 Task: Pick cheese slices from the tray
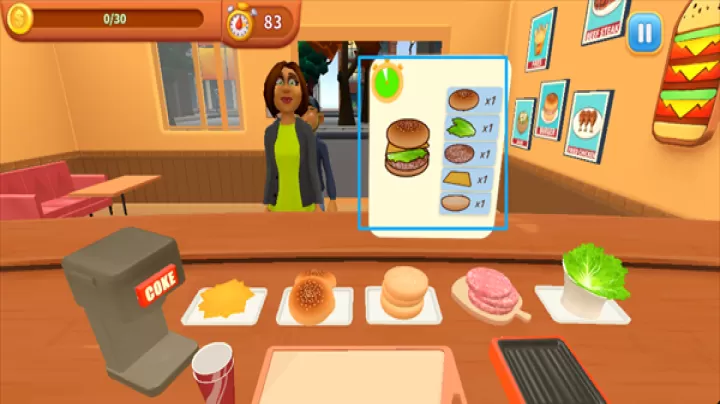(224, 299)
